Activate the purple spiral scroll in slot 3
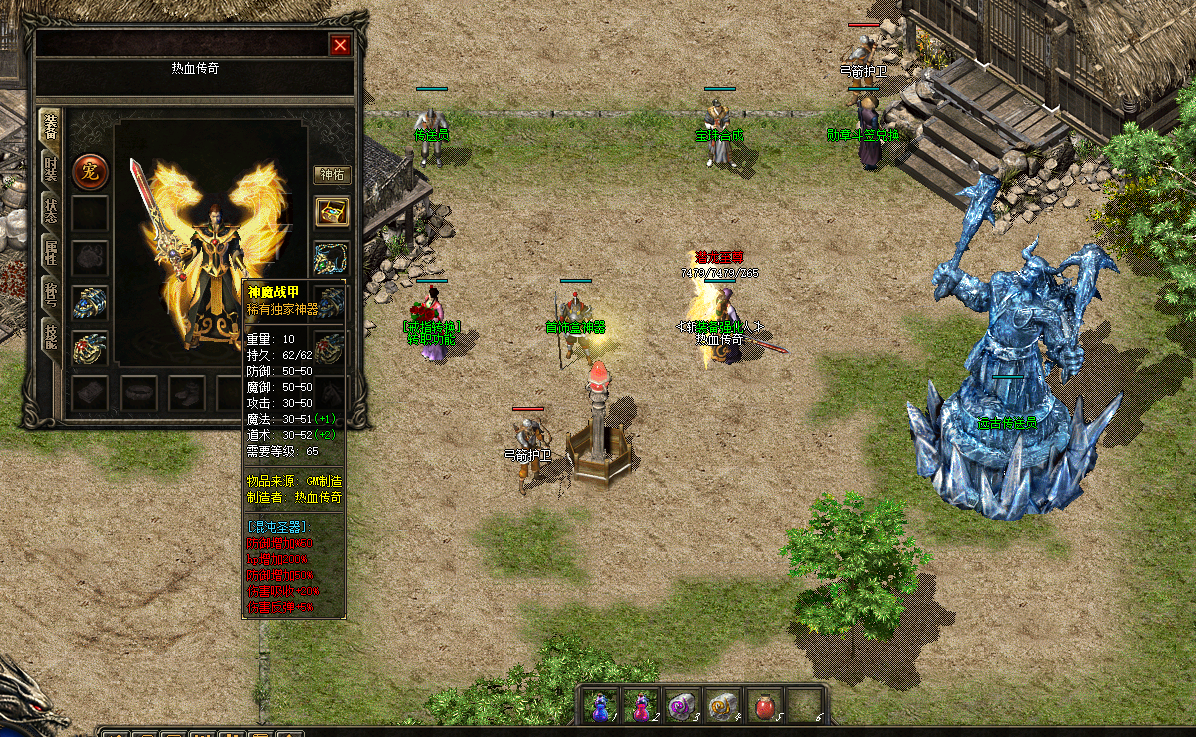1196x737 pixels. 682,706
